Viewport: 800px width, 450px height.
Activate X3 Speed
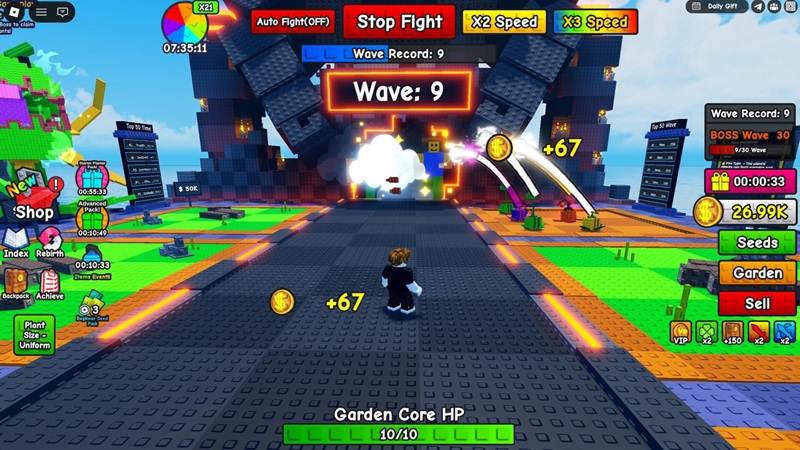pyautogui.click(x=595, y=22)
